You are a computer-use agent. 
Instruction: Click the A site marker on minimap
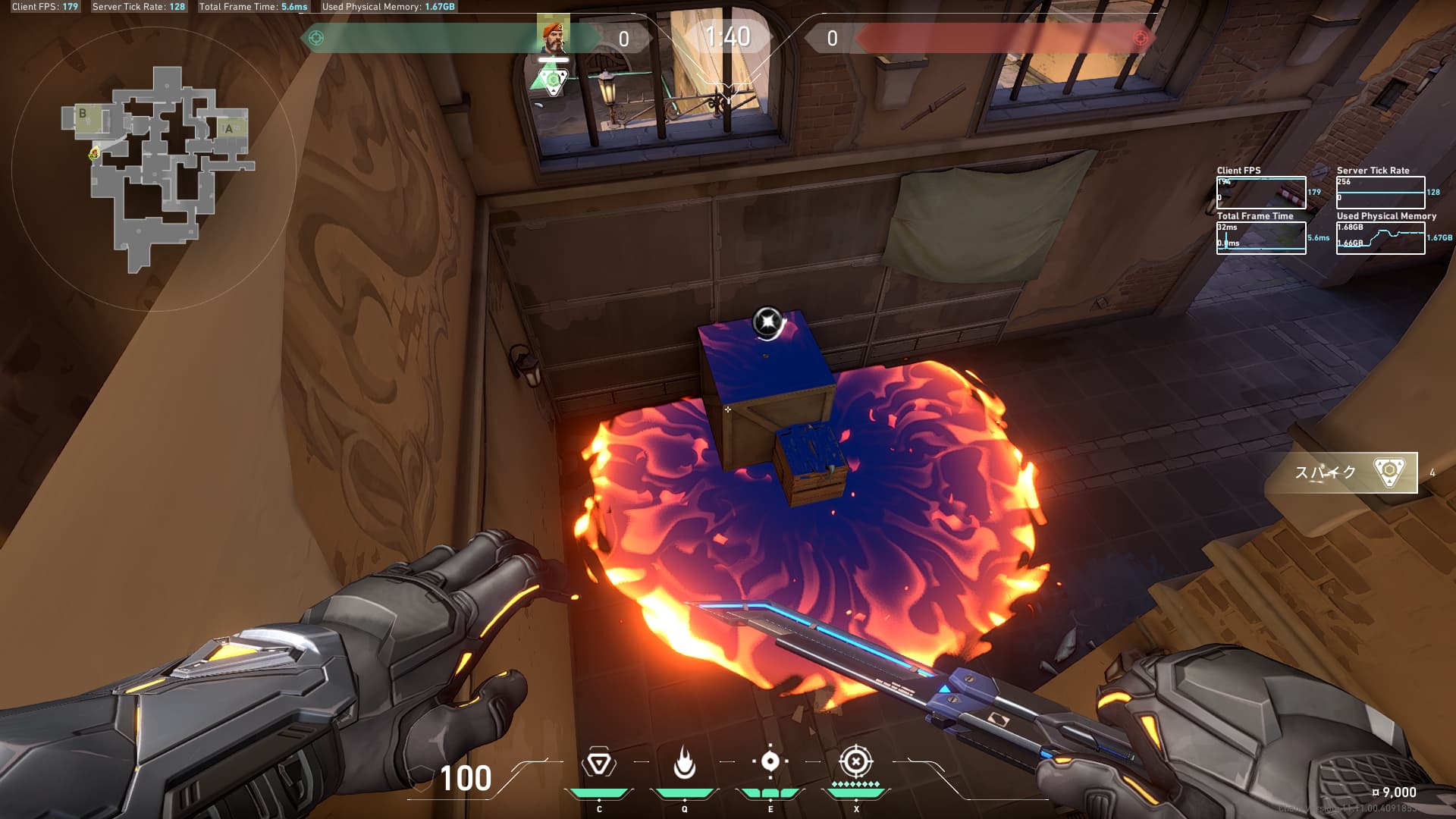point(229,129)
